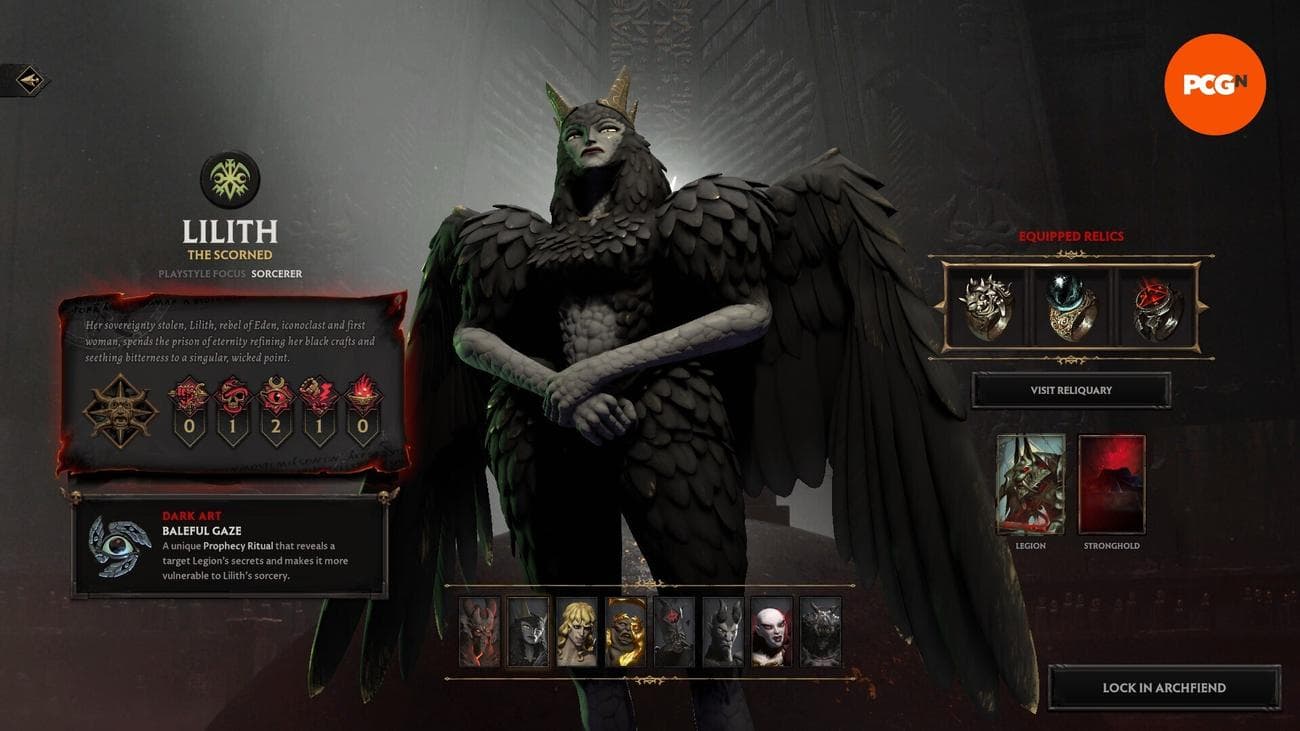Open the Visit Reliquary menu
Screen dimensions: 1300x731
(x=1071, y=390)
